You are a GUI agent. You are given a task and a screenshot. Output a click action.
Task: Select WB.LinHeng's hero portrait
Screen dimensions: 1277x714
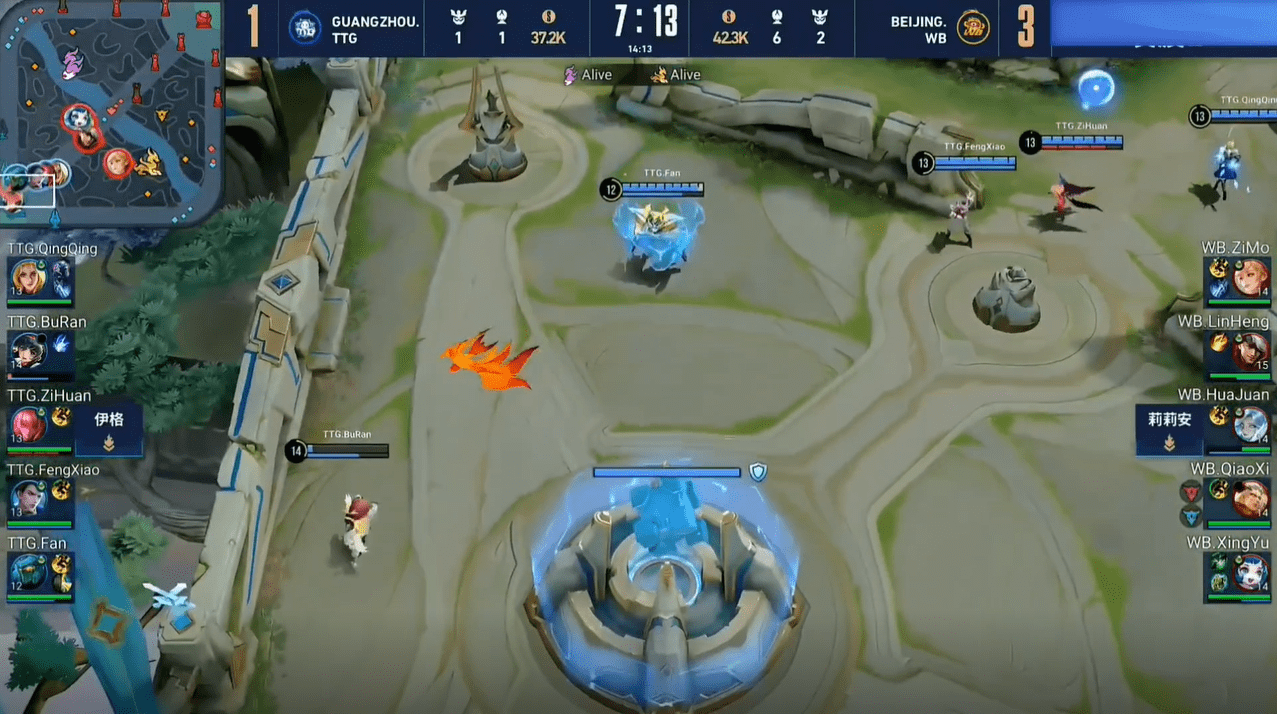1250,351
